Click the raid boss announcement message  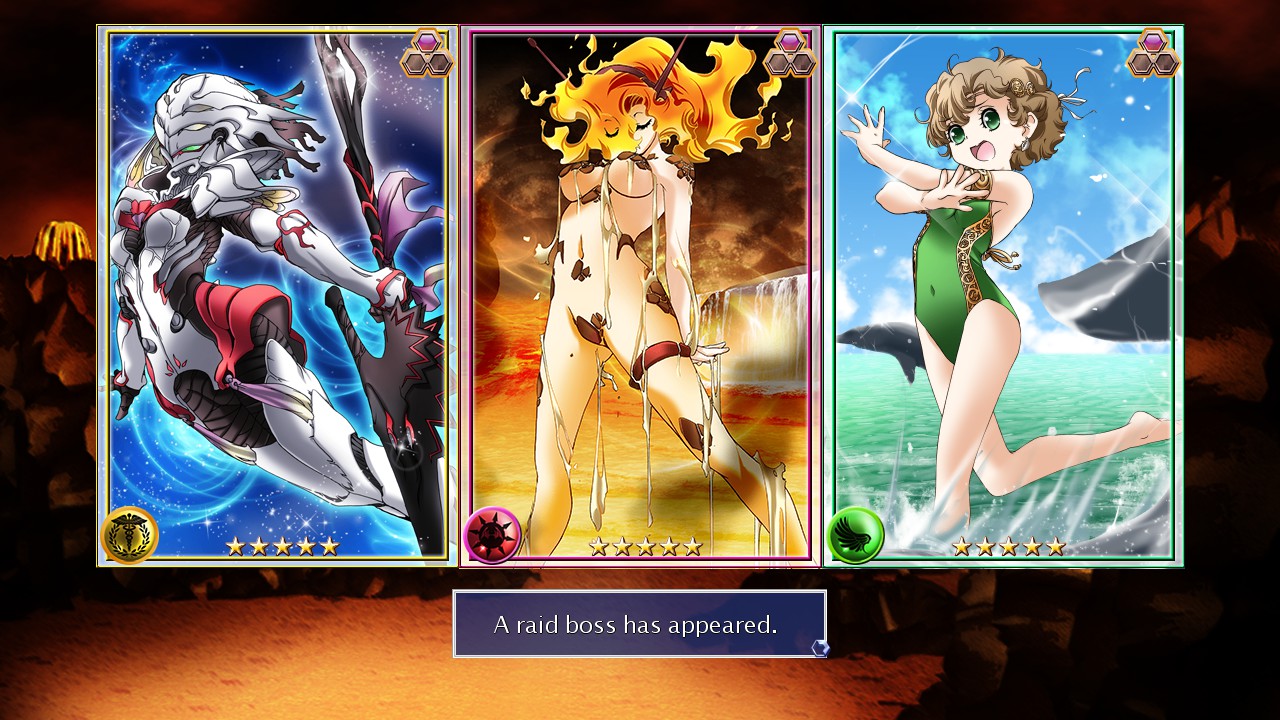pos(639,624)
